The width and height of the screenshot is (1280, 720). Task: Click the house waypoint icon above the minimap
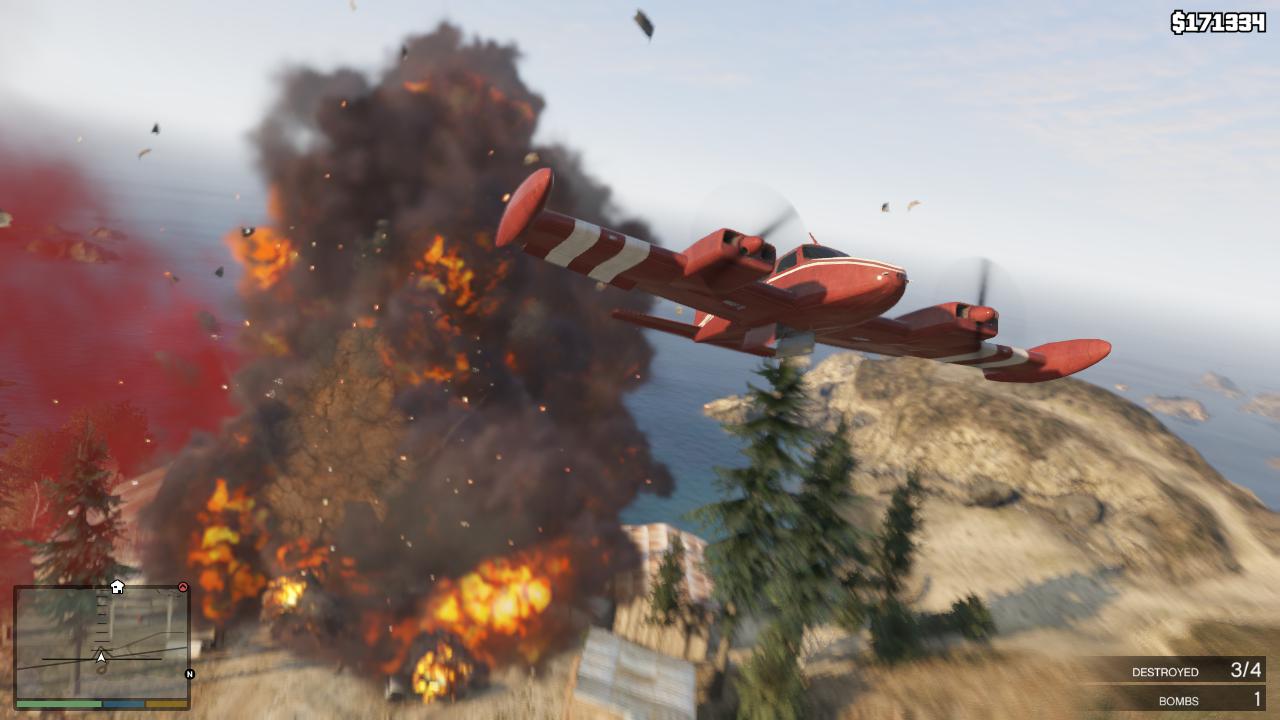(x=117, y=588)
